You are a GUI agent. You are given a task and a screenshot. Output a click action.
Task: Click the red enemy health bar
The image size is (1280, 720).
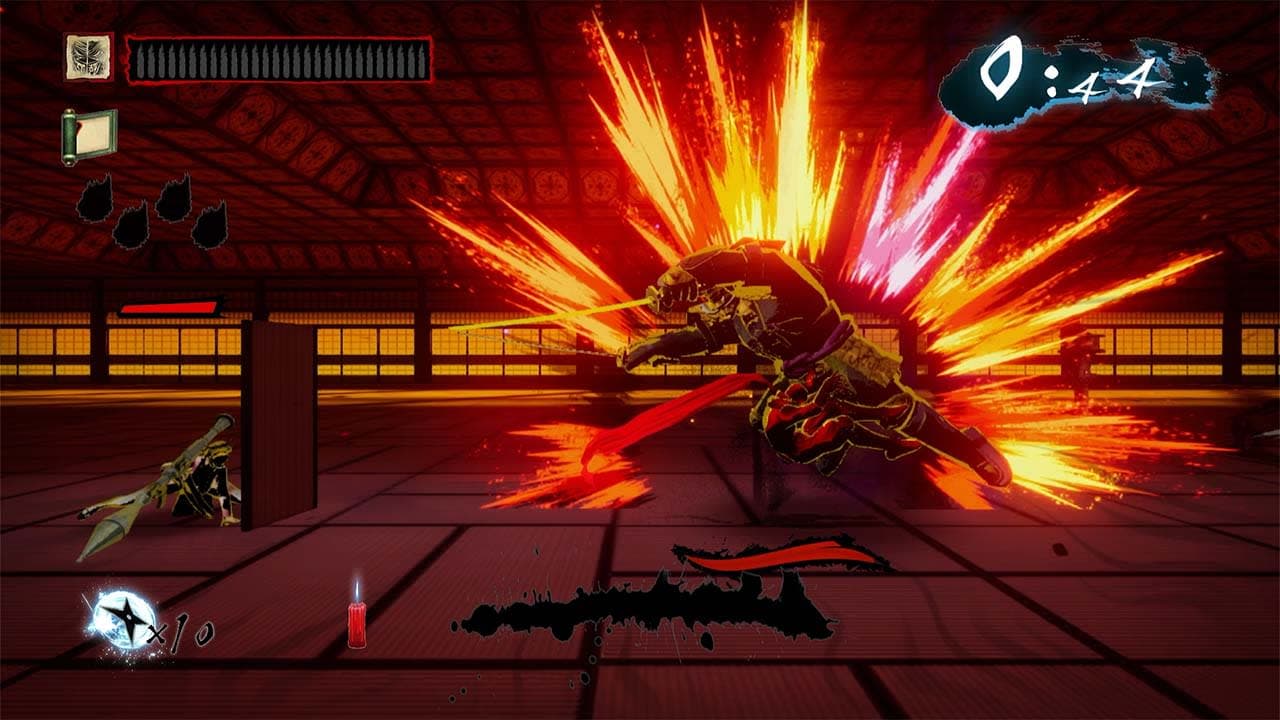tap(170, 307)
